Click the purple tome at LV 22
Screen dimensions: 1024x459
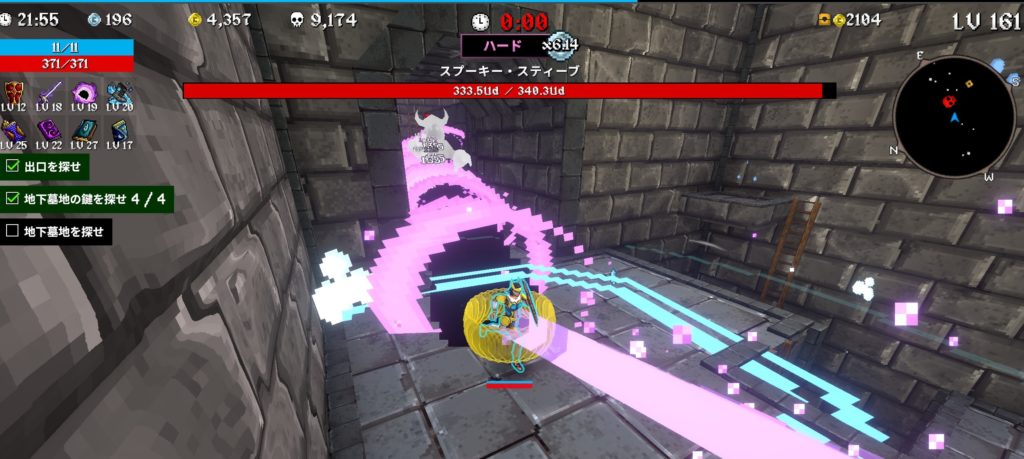(52, 130)
